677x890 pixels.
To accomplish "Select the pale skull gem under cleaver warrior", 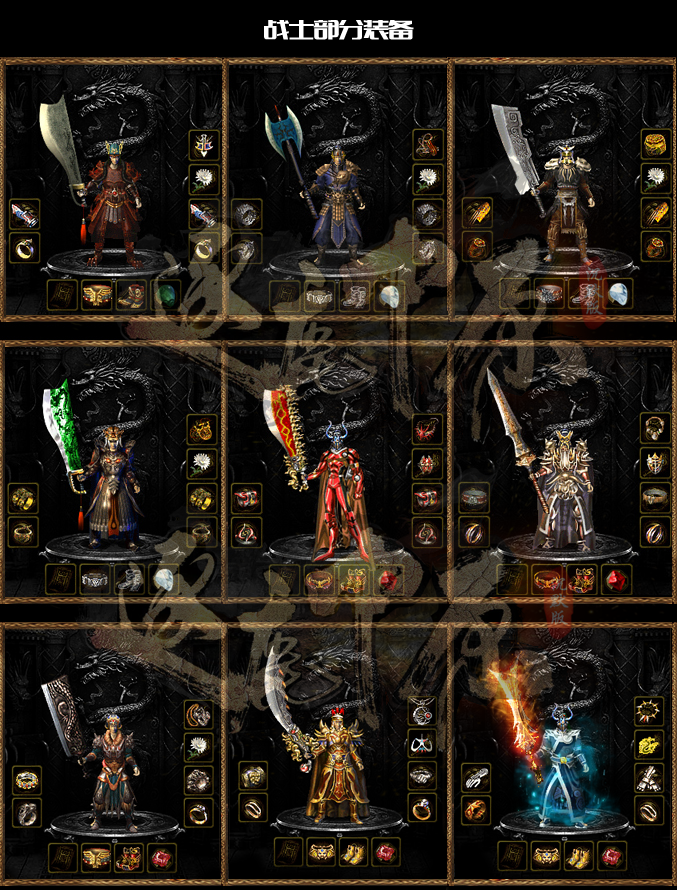I will coord(620,294).
